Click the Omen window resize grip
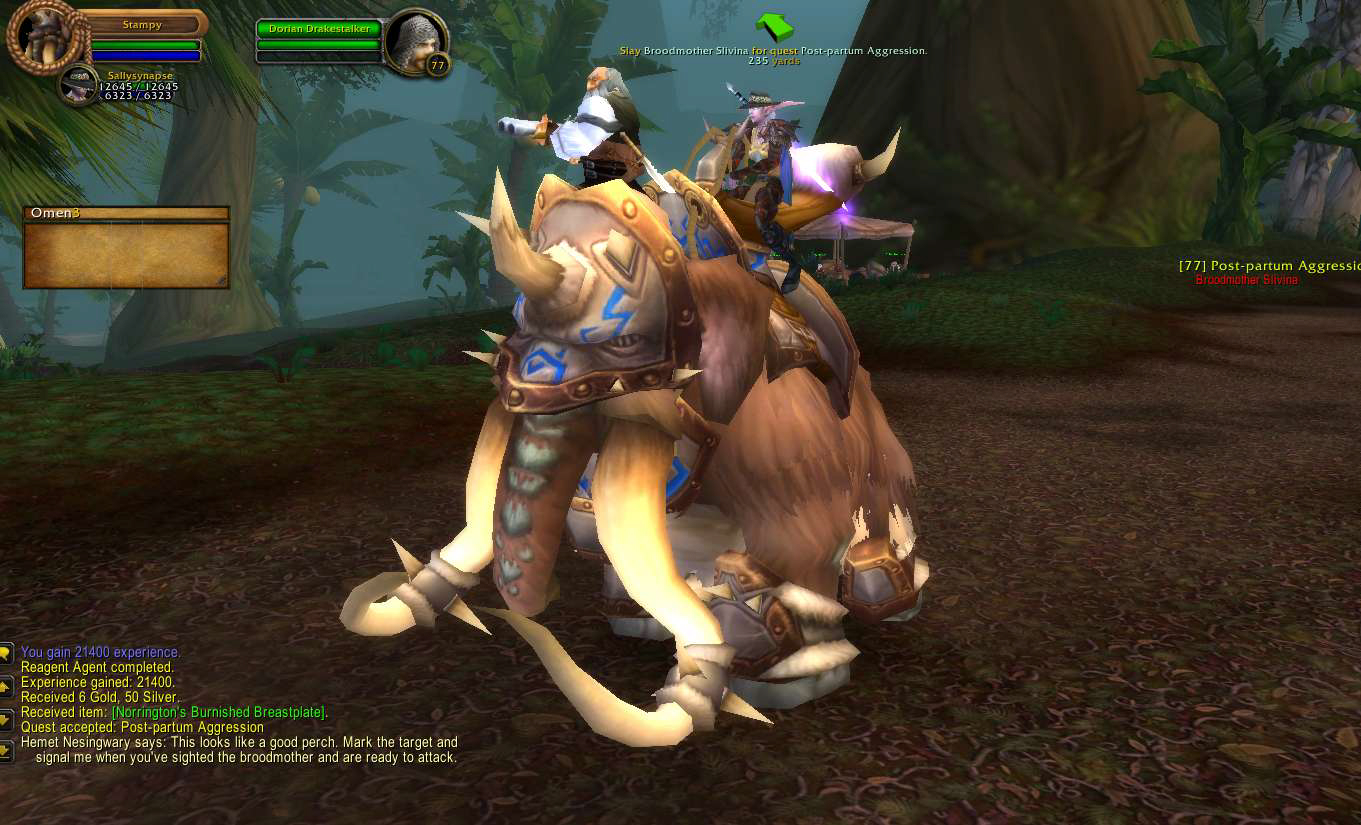Viewport: 1361px width, 825px height. pos(222,281)
